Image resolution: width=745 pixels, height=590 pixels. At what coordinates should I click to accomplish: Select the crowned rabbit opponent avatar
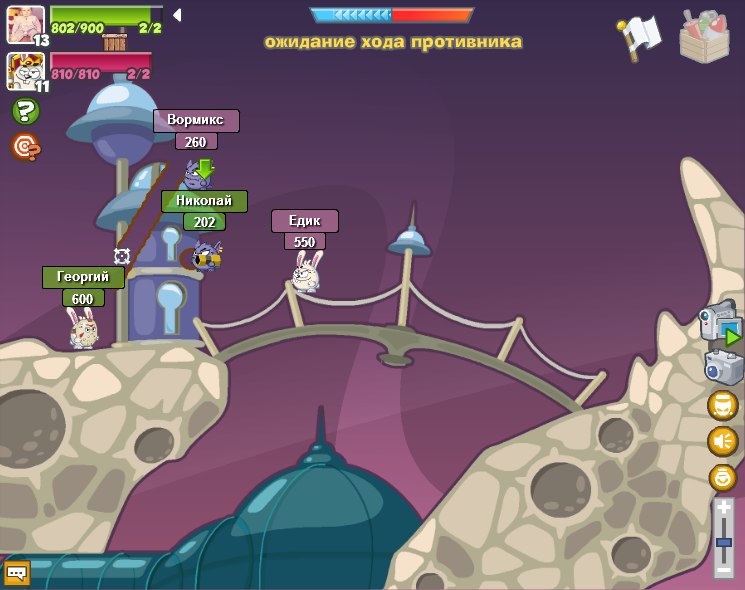(x=24, y=71)
